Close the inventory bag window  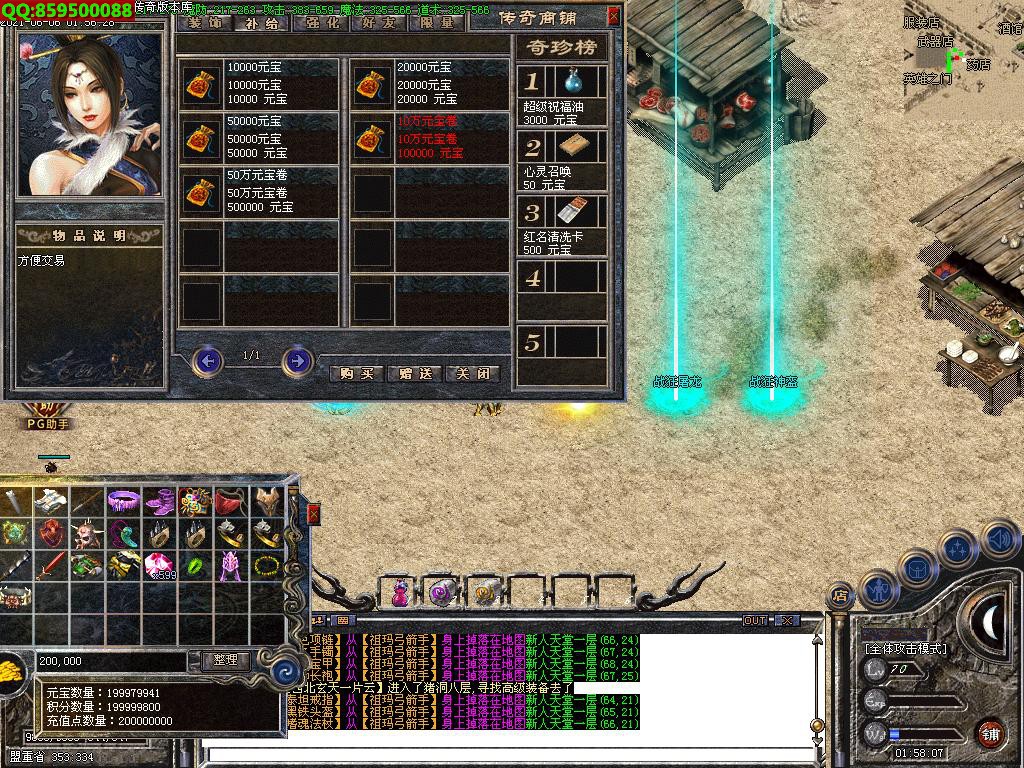point(313,514)
